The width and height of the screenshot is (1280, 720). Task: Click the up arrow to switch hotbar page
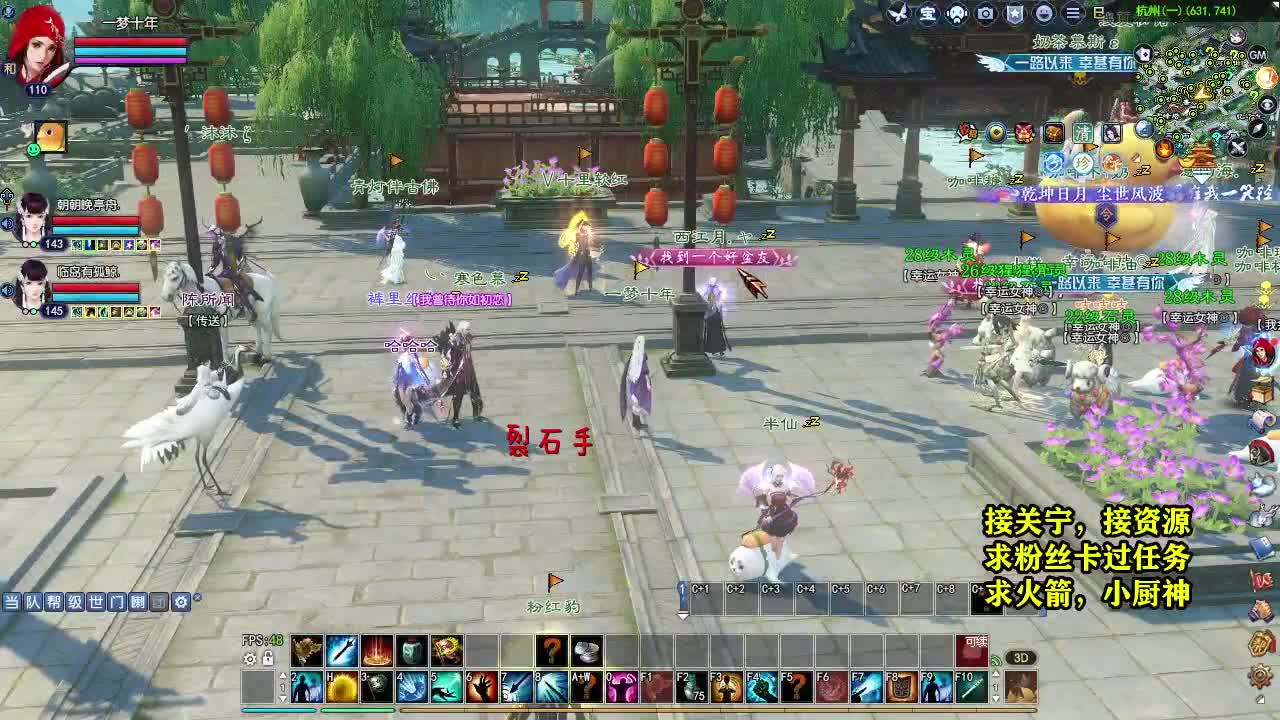click(283, 675)
